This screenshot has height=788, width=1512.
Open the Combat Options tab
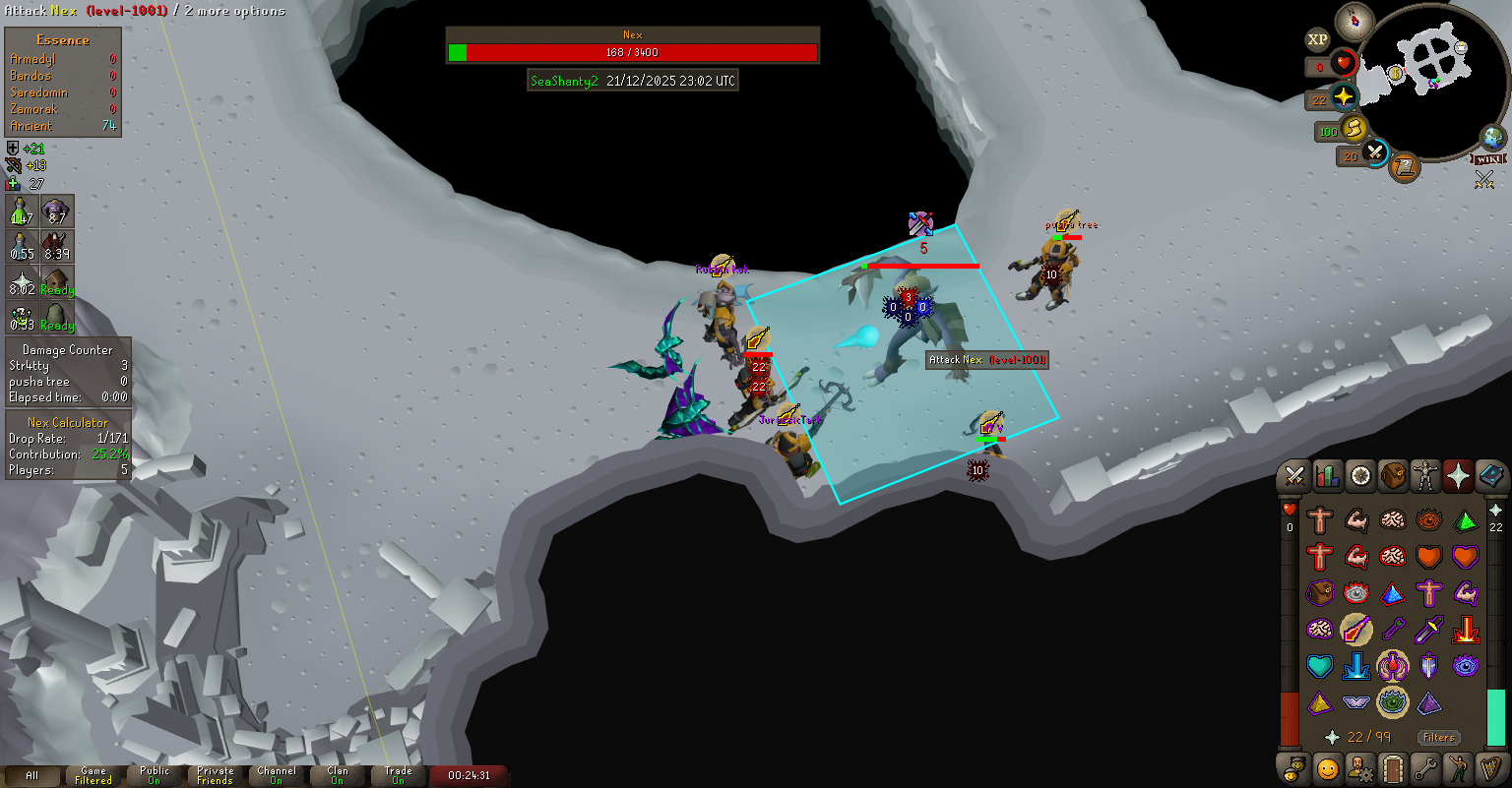(1294, 476)
